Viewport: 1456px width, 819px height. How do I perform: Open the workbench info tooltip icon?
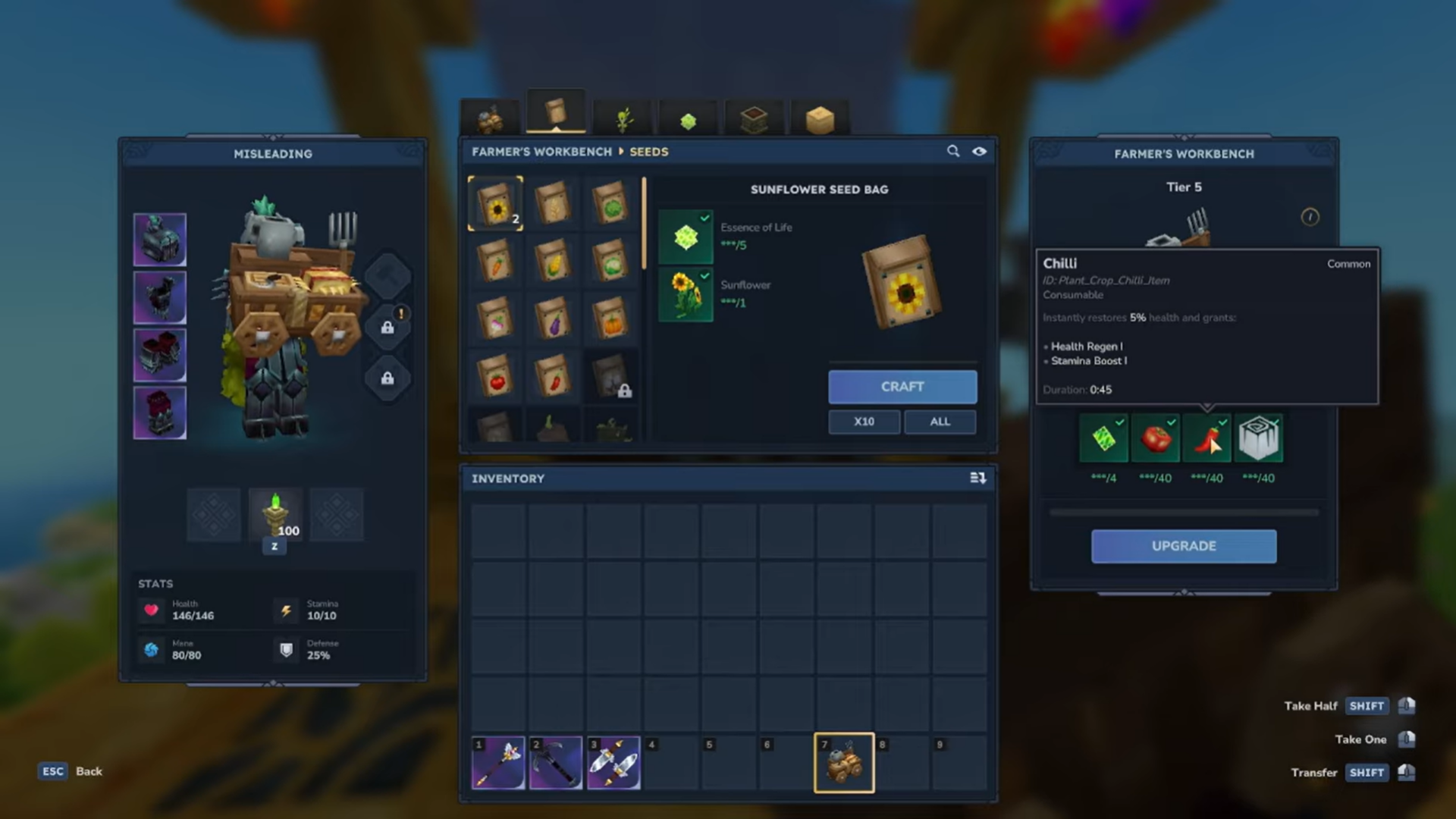coord(1310,217)
